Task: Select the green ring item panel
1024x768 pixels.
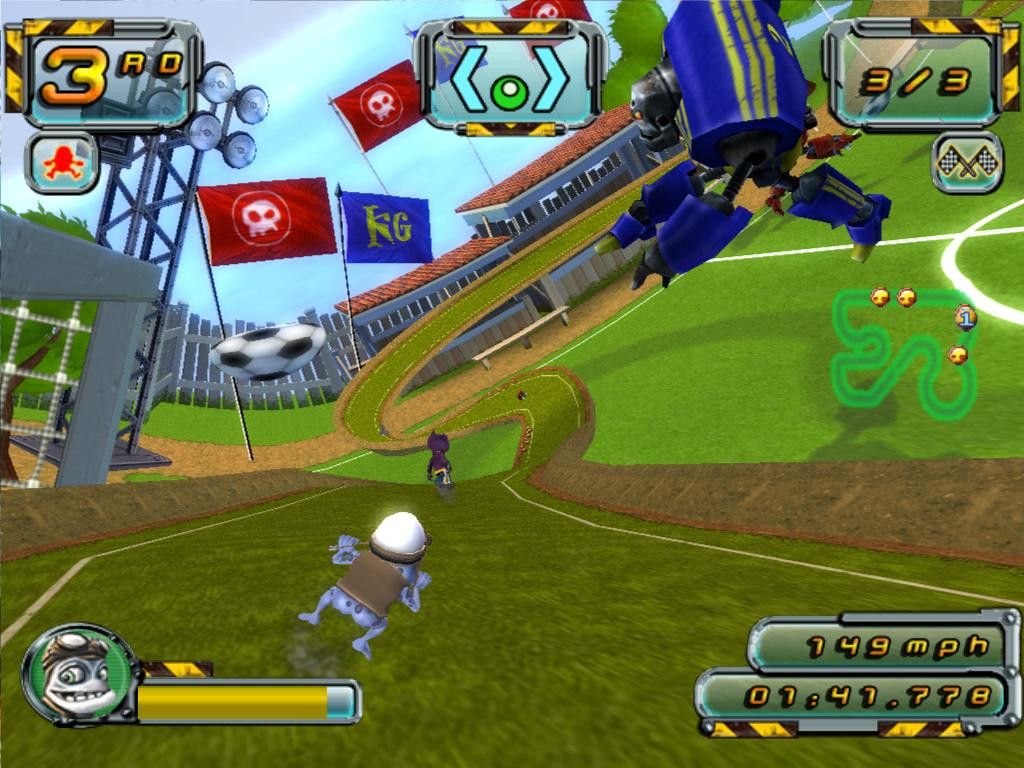Action: [x=509, y=76]
